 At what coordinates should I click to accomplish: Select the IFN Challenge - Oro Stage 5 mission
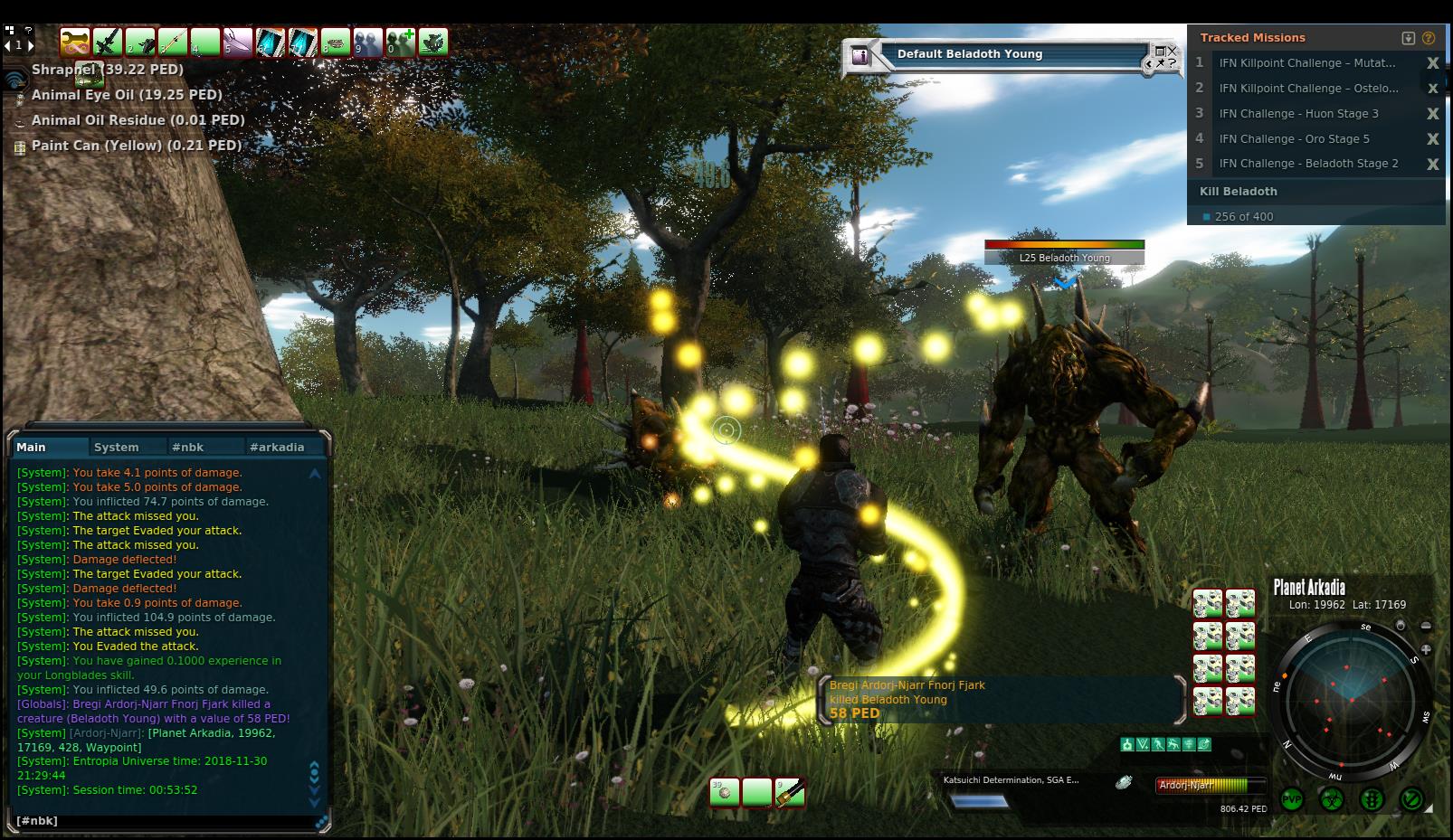[x=1294, y=139]
